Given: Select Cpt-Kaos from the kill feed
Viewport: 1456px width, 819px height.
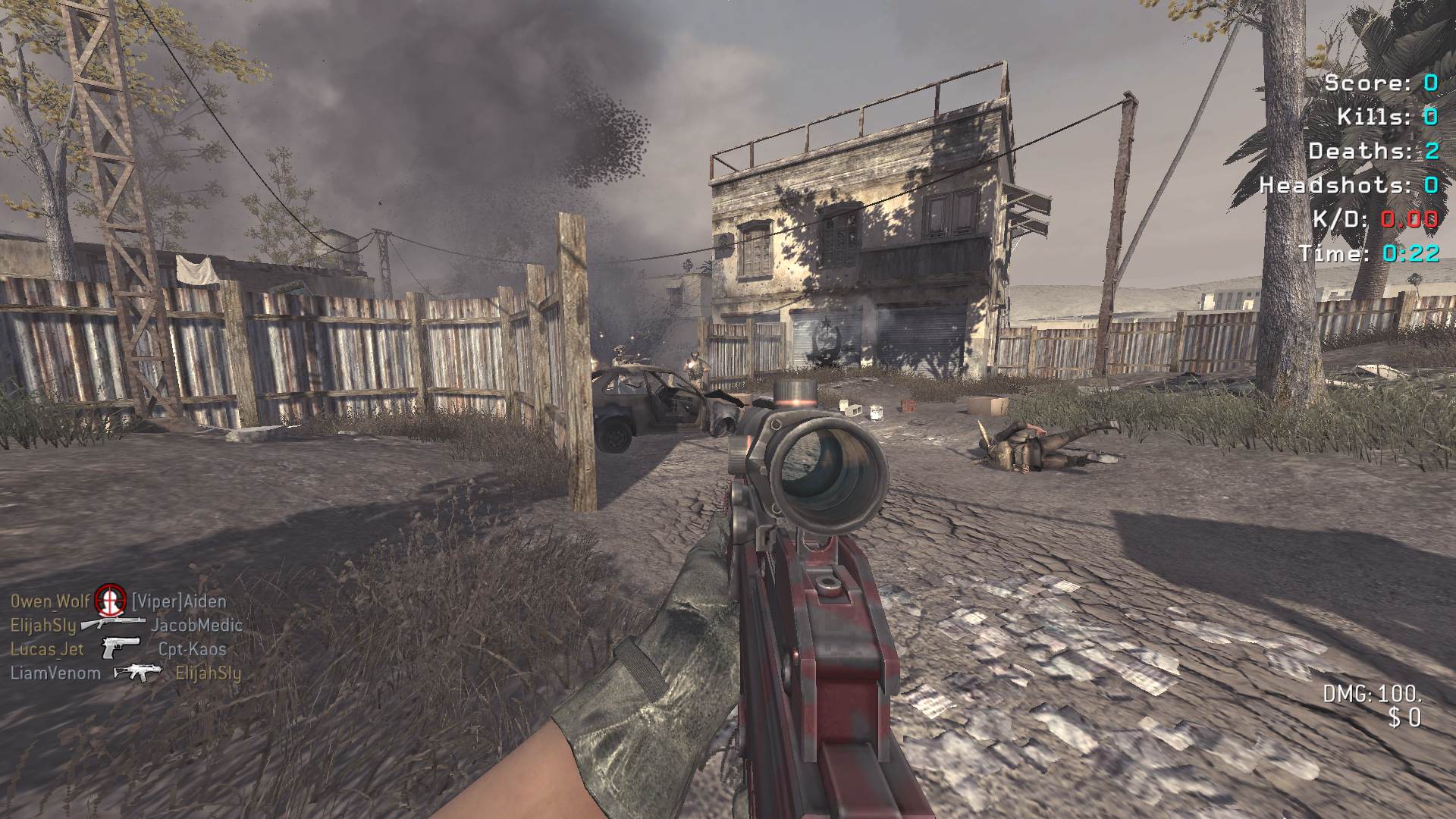Looking at the screenshot, I should (x=192, y=649).
